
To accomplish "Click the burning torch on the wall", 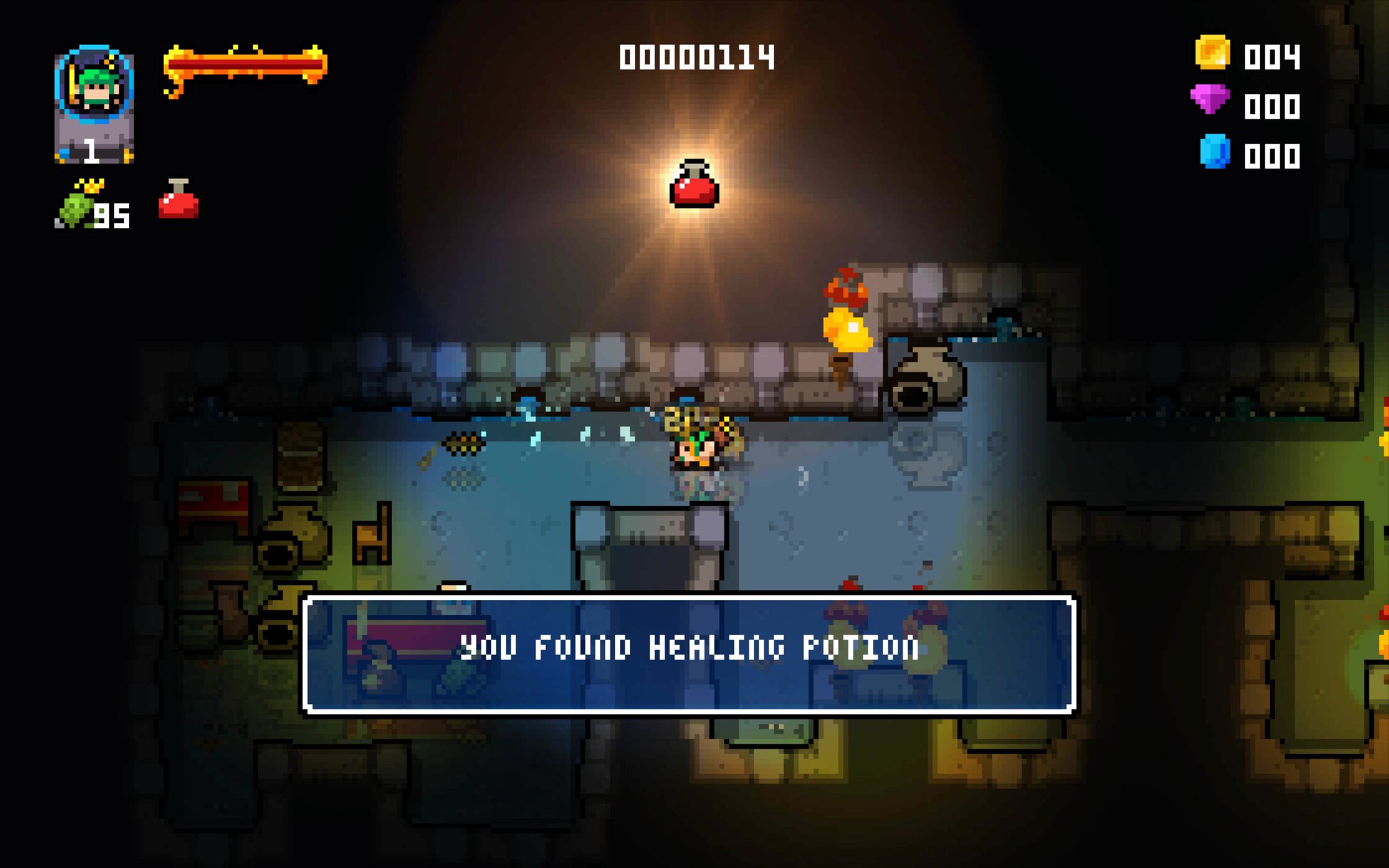I will [846, 319].
